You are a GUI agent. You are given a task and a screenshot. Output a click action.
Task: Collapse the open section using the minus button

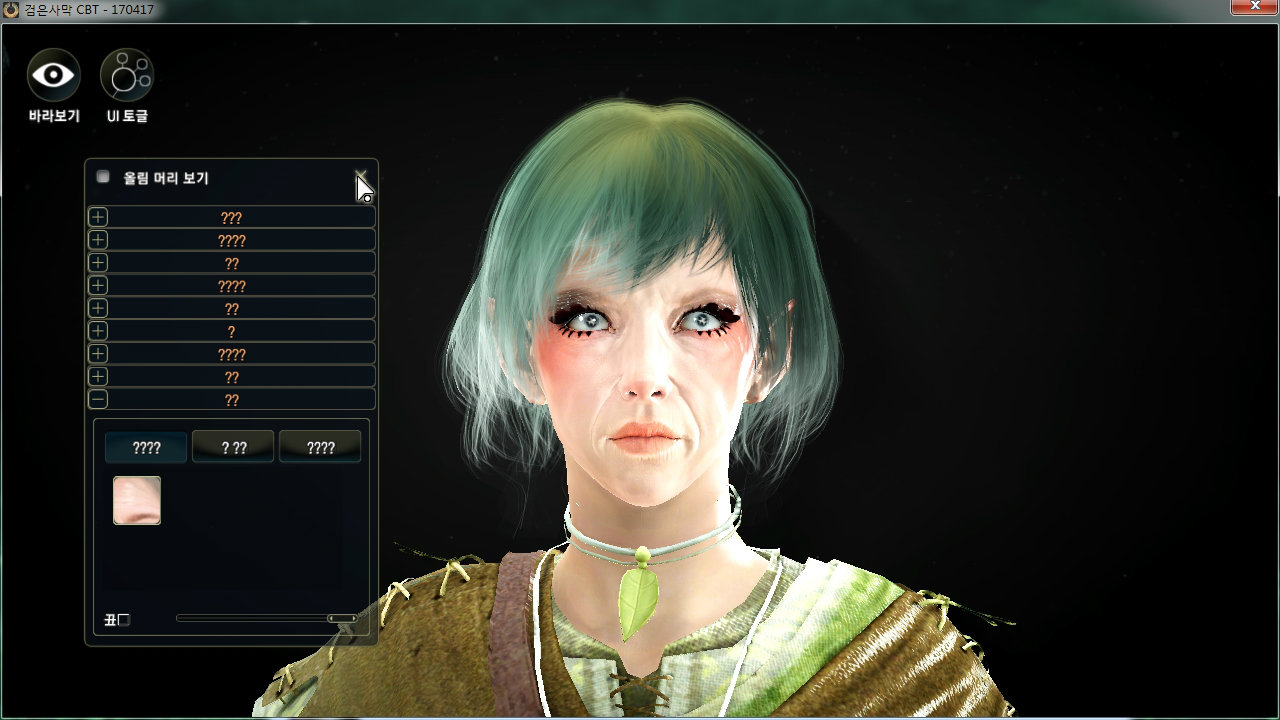[98, 399]
